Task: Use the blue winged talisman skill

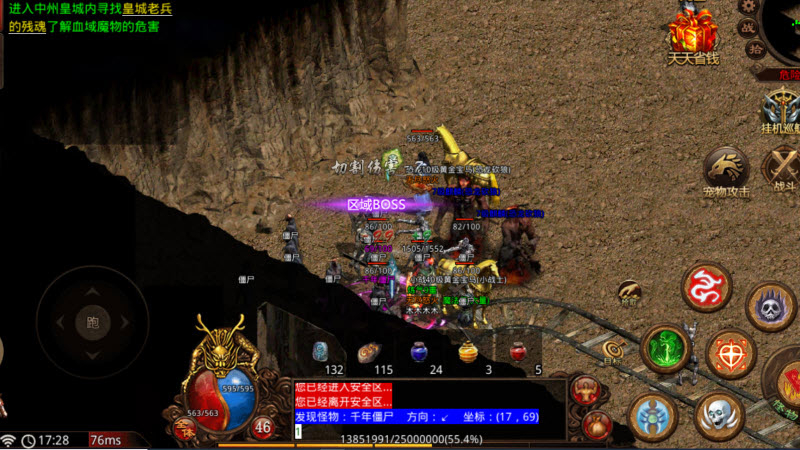Action: coord(653,415)
